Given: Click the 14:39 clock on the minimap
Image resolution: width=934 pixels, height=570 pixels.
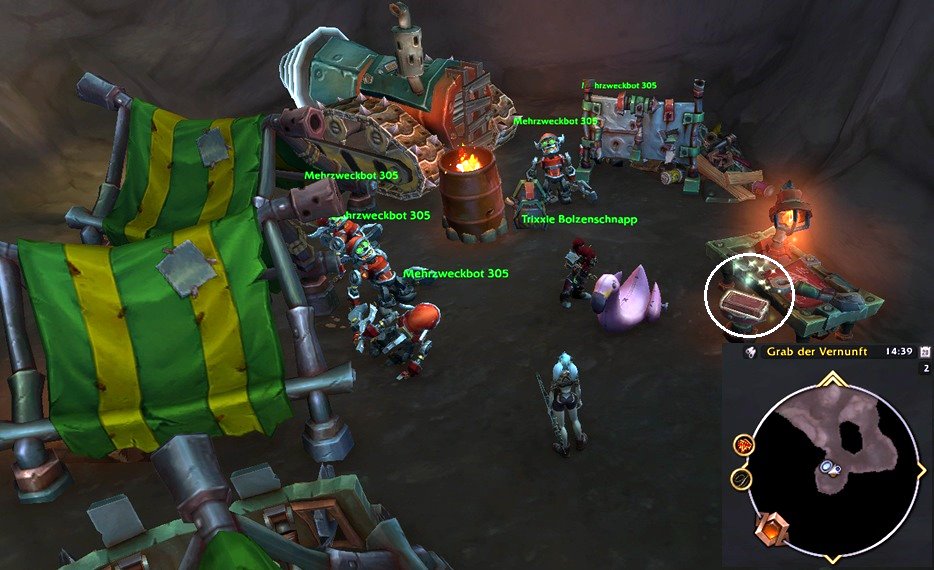Looking at the screenshot, I should coord(898,352).
